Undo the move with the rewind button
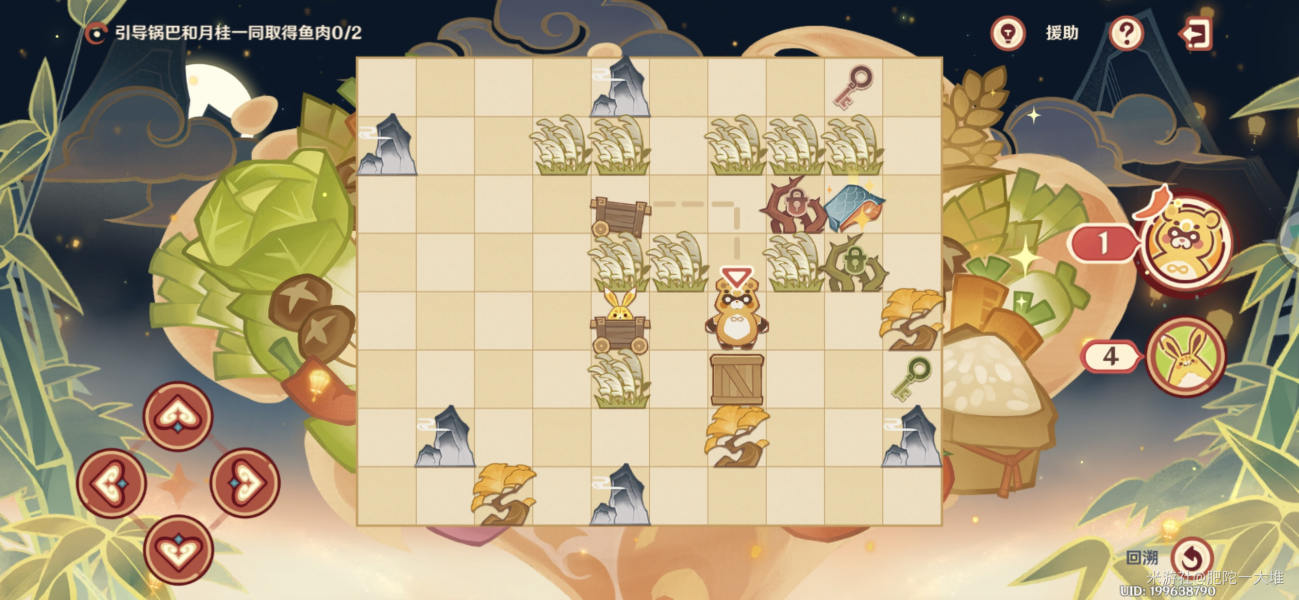The height and width of the screenshot is (600, 1299). point(1191,557)
